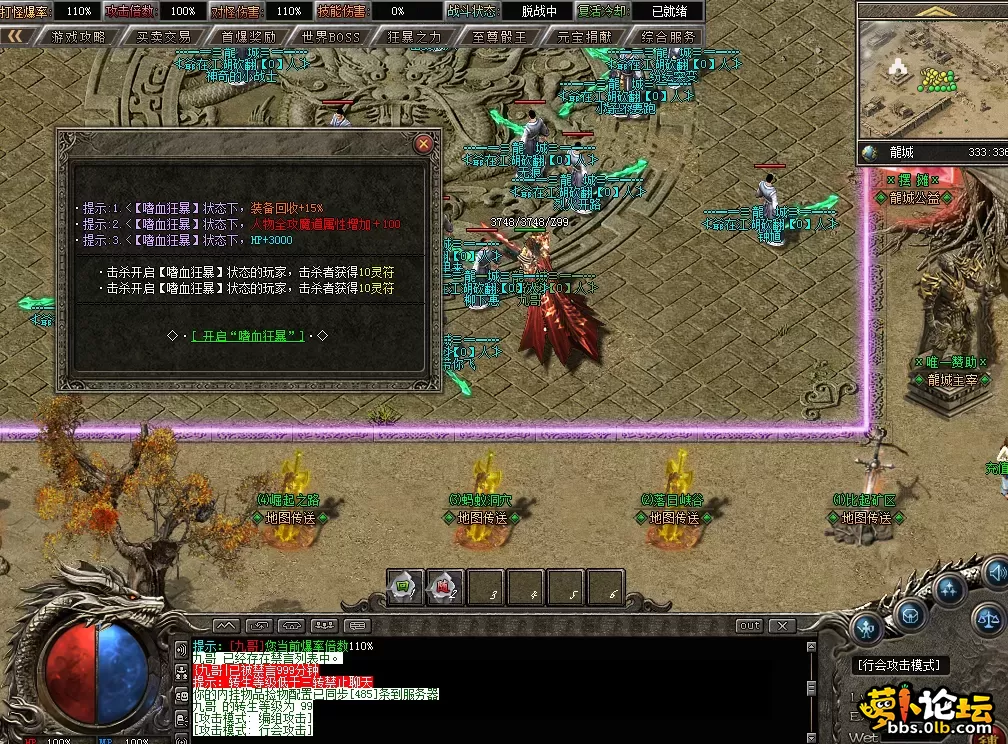
Task: Open the 世界BOSS menu
Action: click(331, 36)
